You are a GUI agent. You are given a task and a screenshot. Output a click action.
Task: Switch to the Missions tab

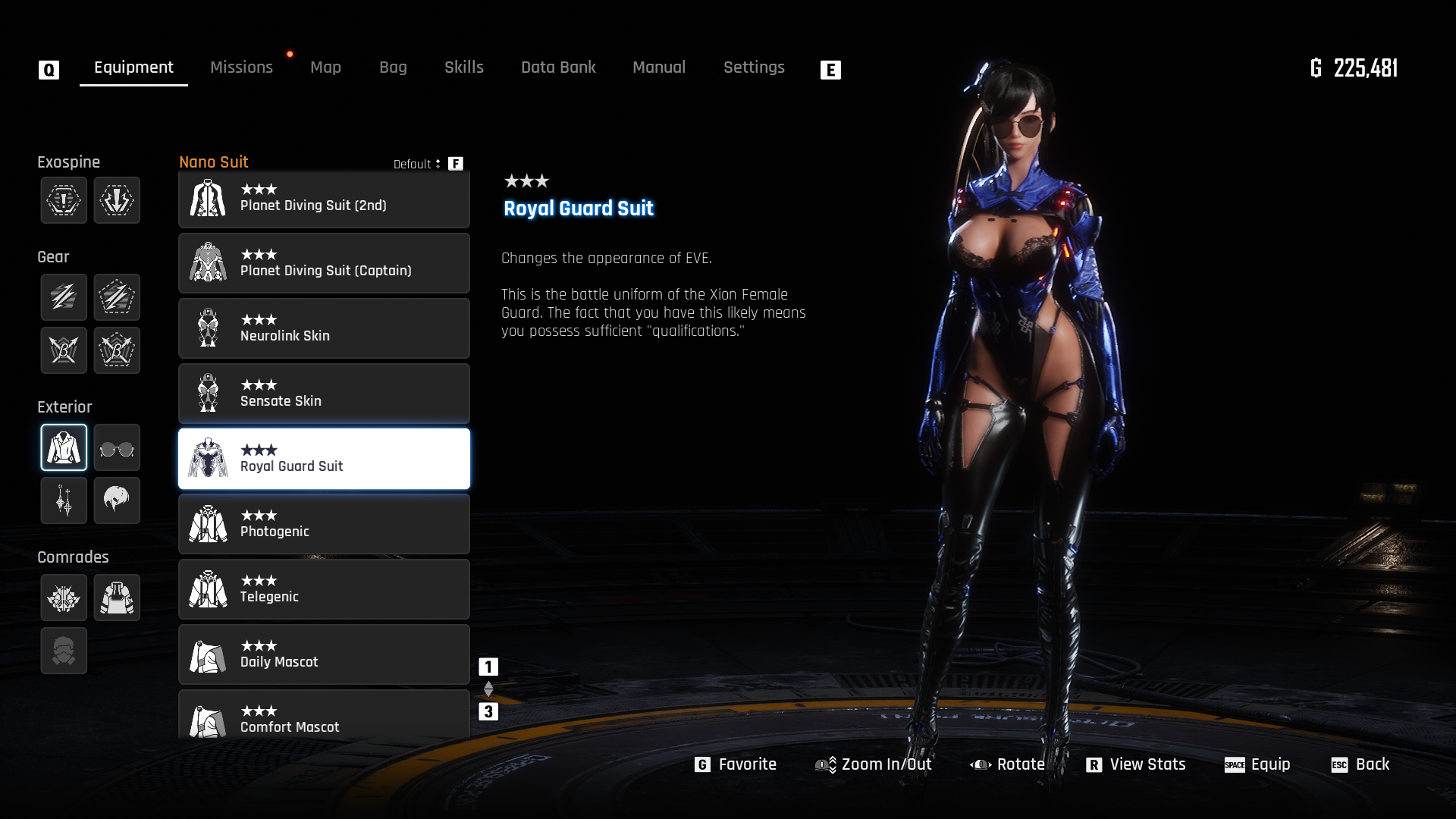click(x=241, y=67)
